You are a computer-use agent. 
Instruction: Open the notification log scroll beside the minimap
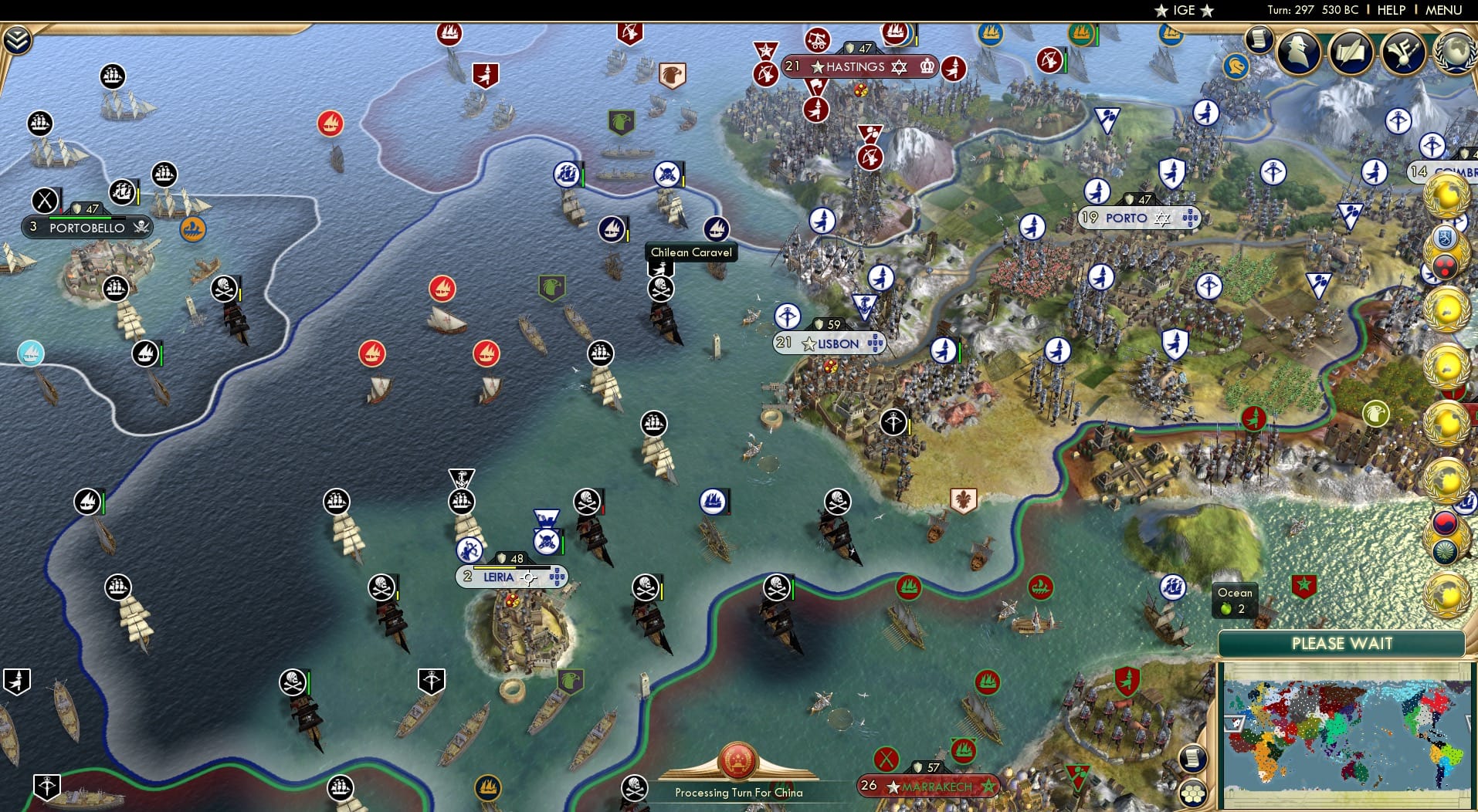point(1193,758)
